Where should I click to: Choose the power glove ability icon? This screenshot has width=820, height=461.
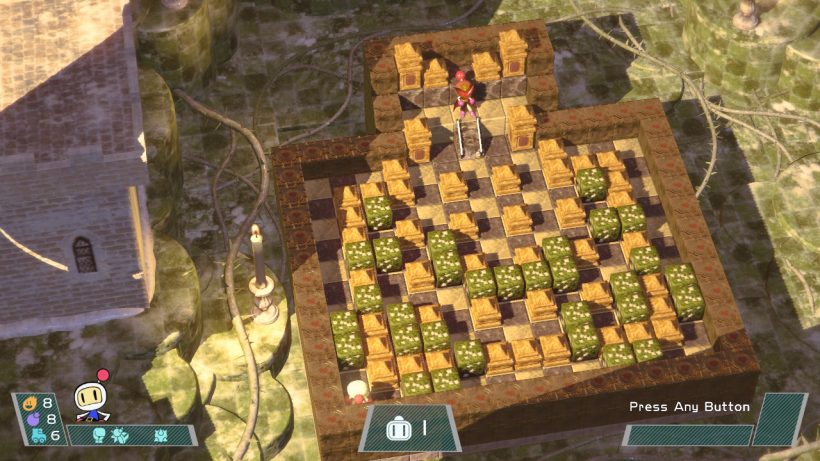tap(99, 436)
